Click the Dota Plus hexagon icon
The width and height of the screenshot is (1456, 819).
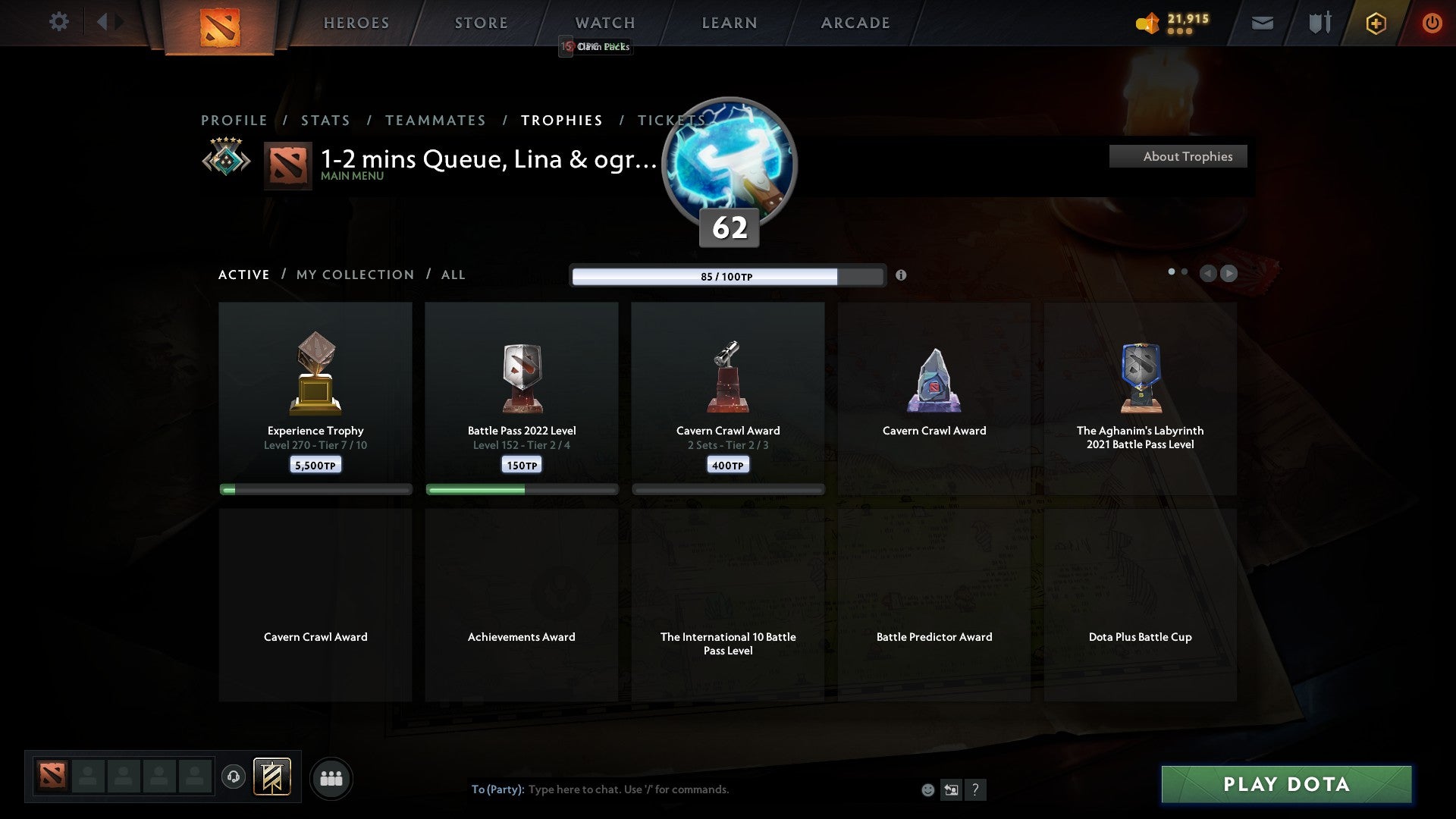1376,23
